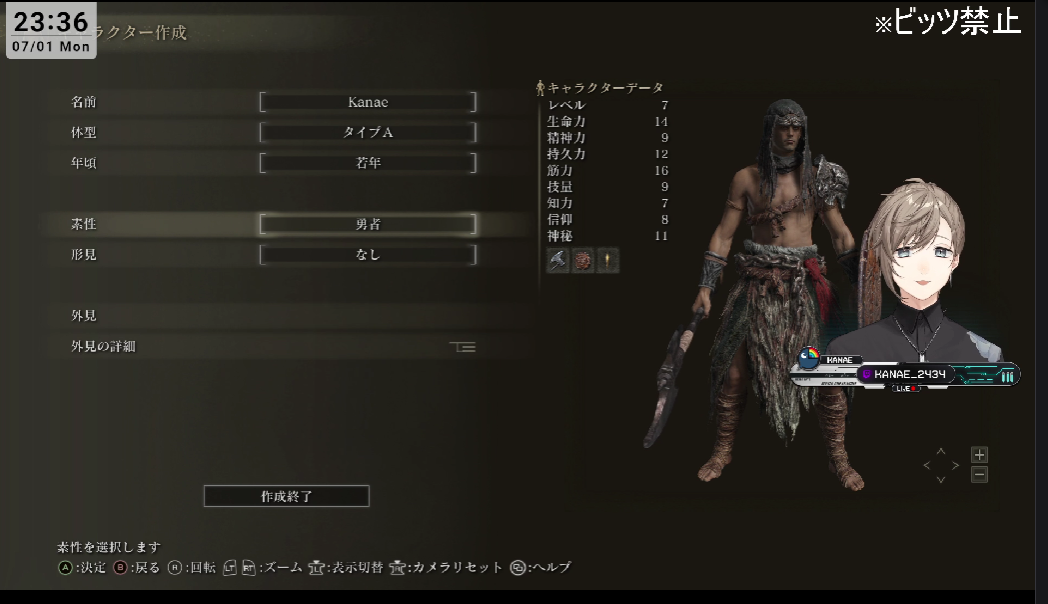
Task: Select the battle axe equipment icon
Action: (x=558, y=261)
